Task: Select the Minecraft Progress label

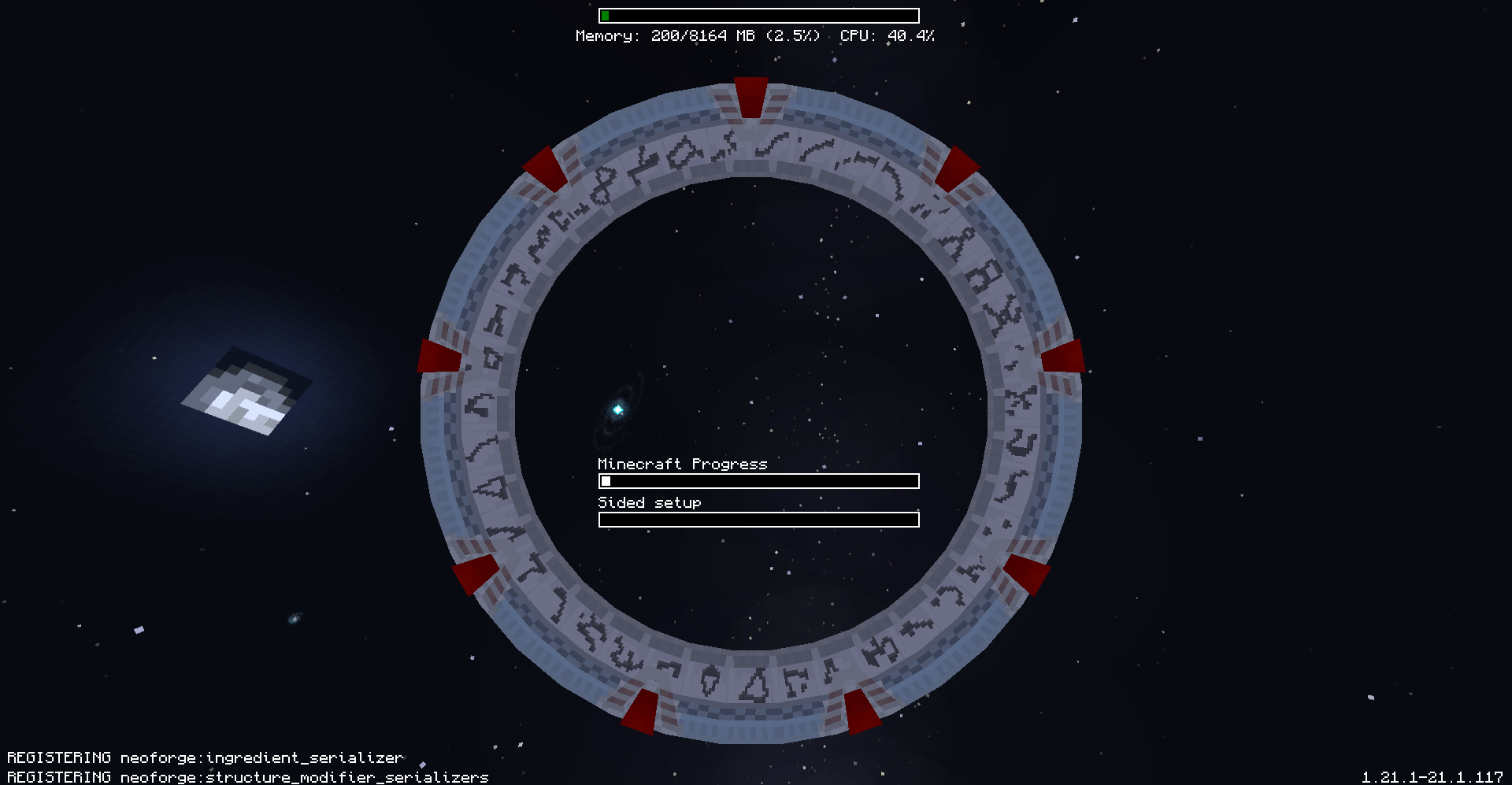Action: pyautogui.click(x=682, y=464)
